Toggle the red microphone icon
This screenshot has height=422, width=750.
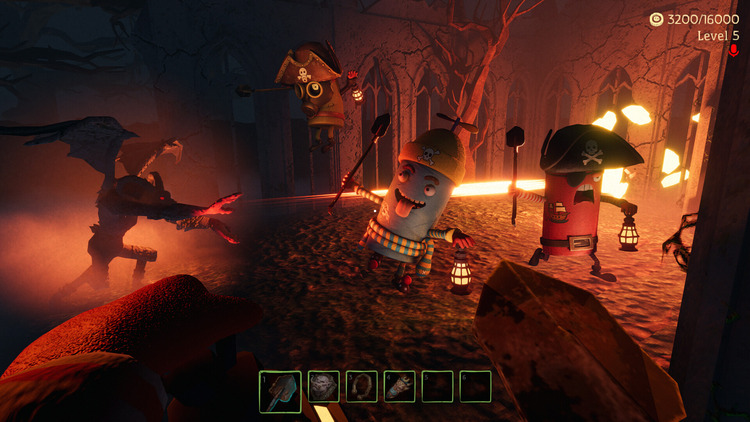click(x=733, y=51)
